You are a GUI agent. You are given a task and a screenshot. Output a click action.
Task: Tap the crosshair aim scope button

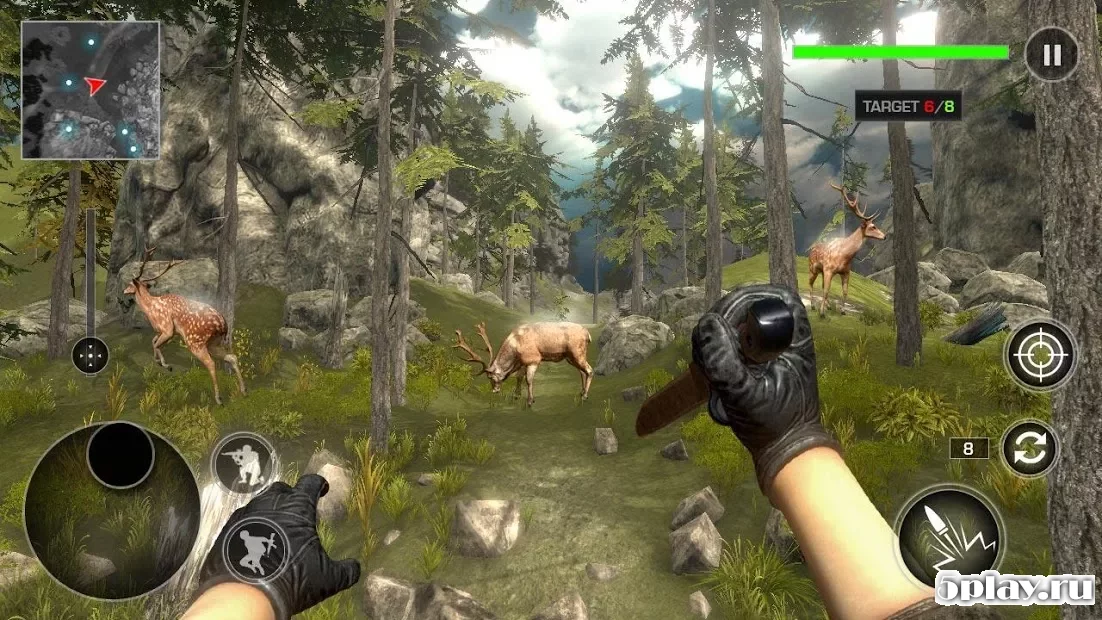1040,355
